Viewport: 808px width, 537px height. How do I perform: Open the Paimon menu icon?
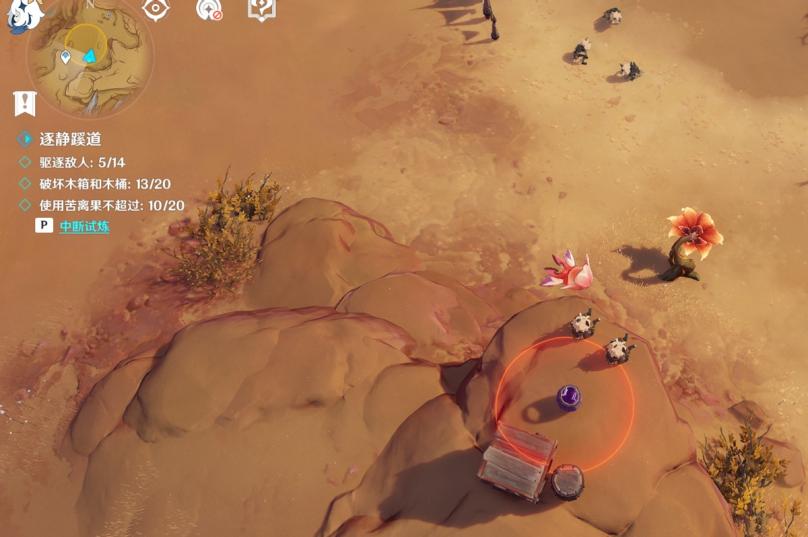[24, 14]
